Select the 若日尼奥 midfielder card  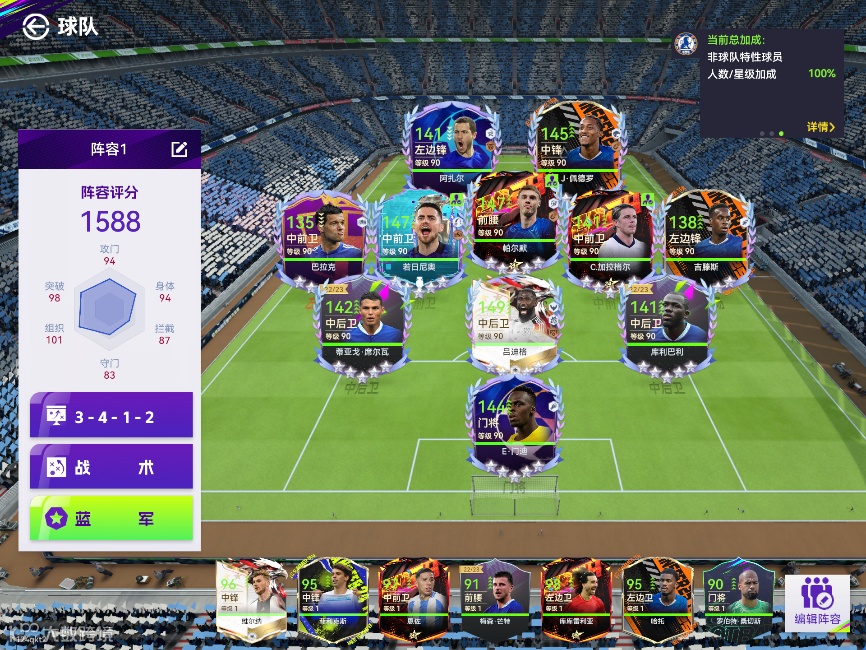[x=419, y=237]
